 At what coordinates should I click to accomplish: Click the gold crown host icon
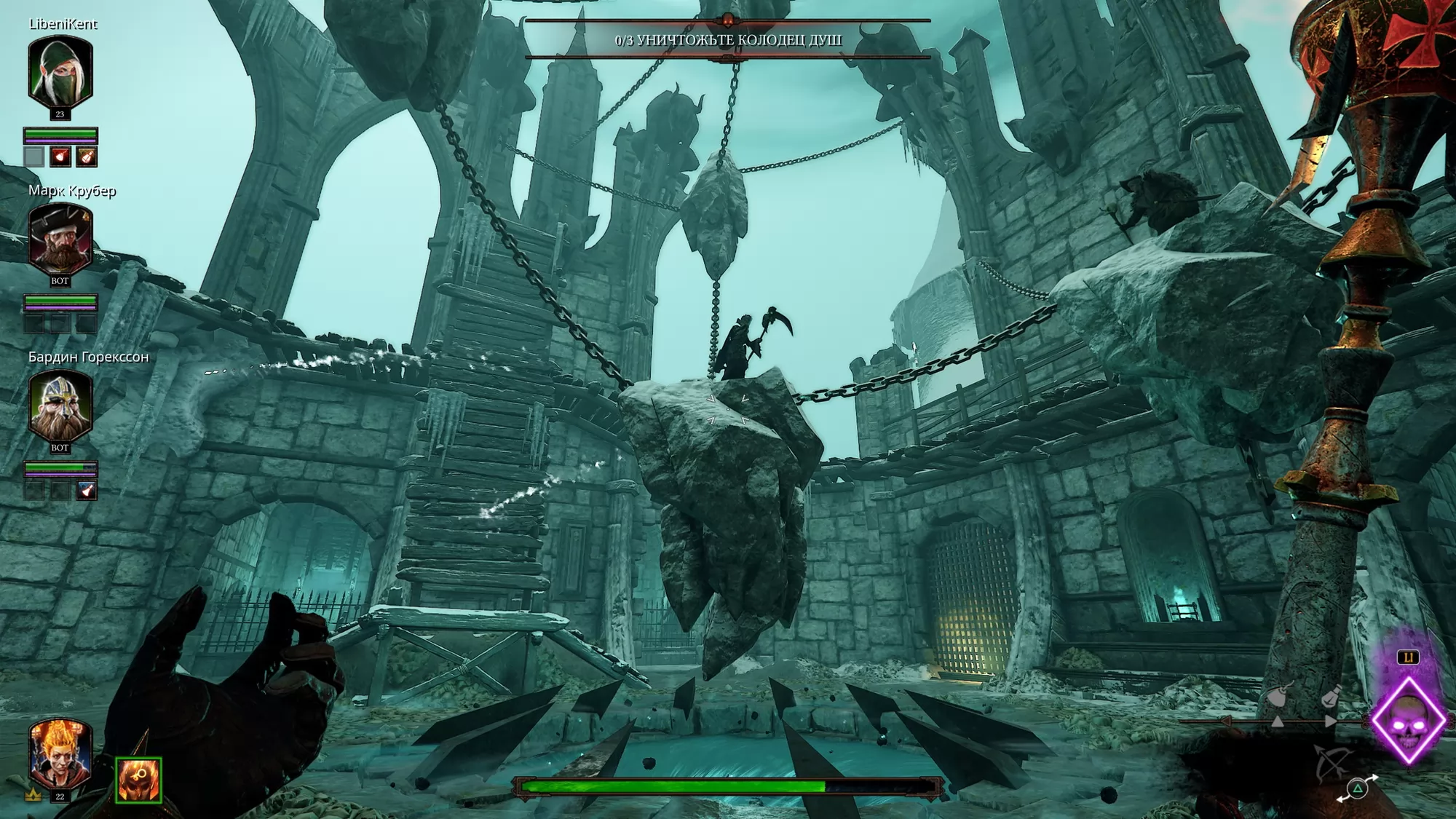click(33, 794)
